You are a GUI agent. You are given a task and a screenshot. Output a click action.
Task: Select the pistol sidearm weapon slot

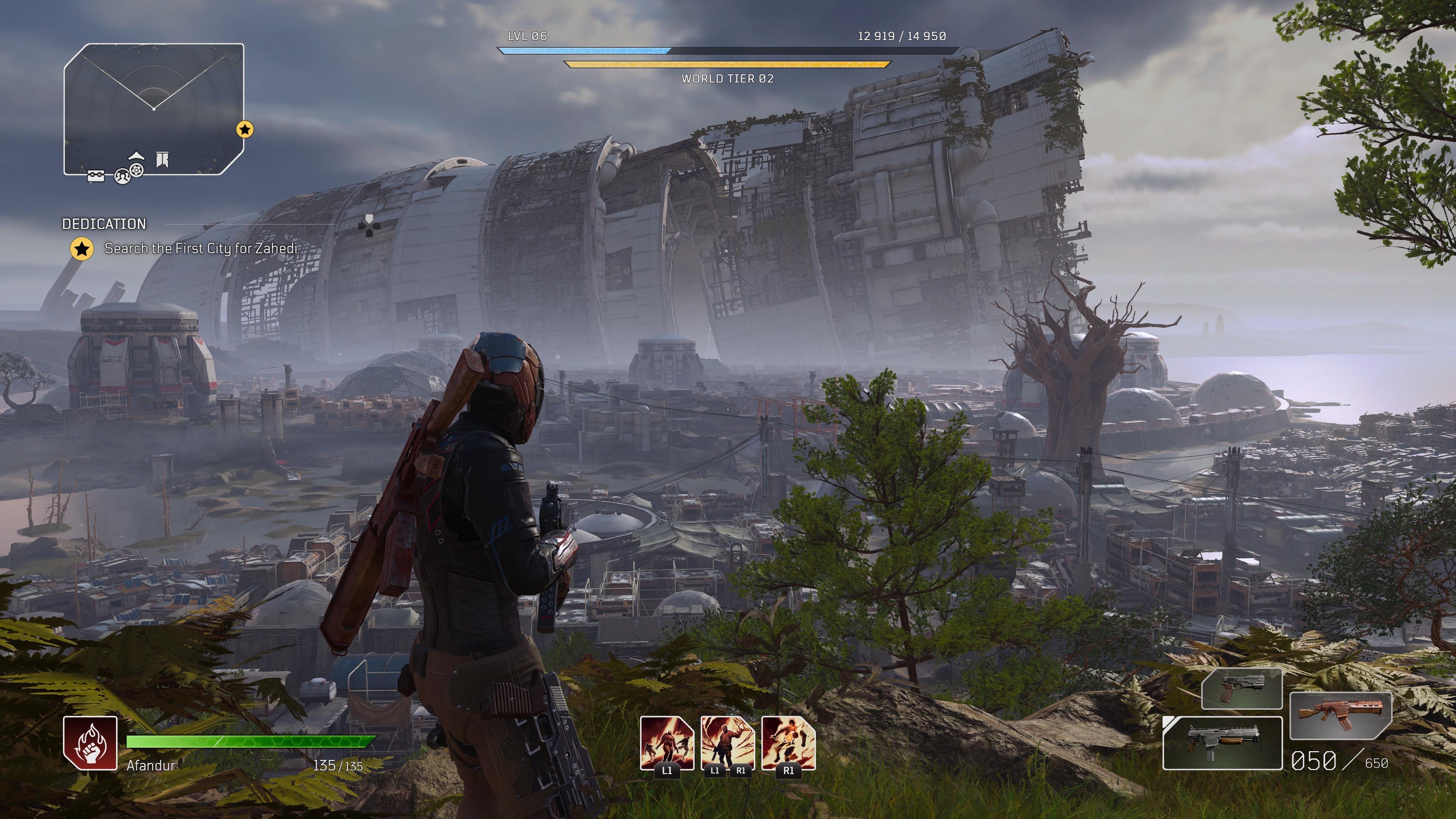[1241, 689]
